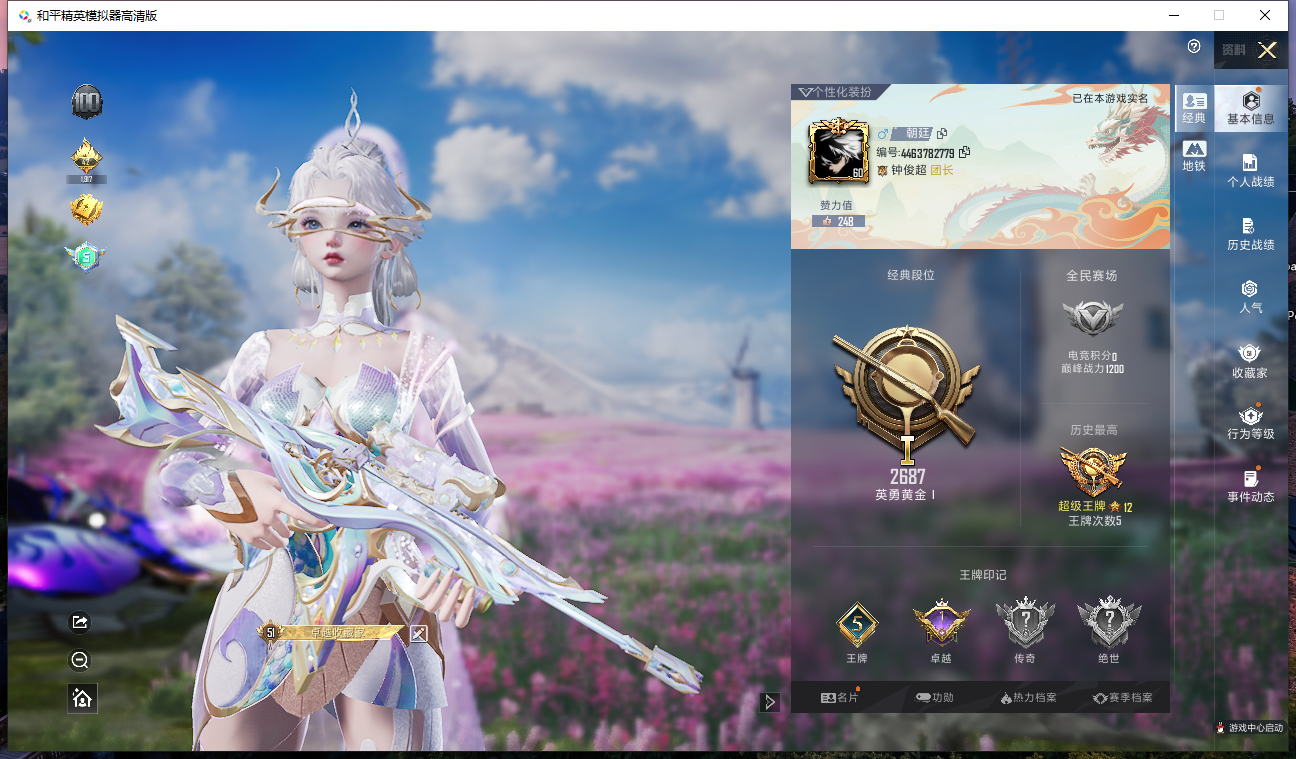Open the 赛季档案 season archive
This screenshot has height=759, width=1296.
coord(1123,698)
